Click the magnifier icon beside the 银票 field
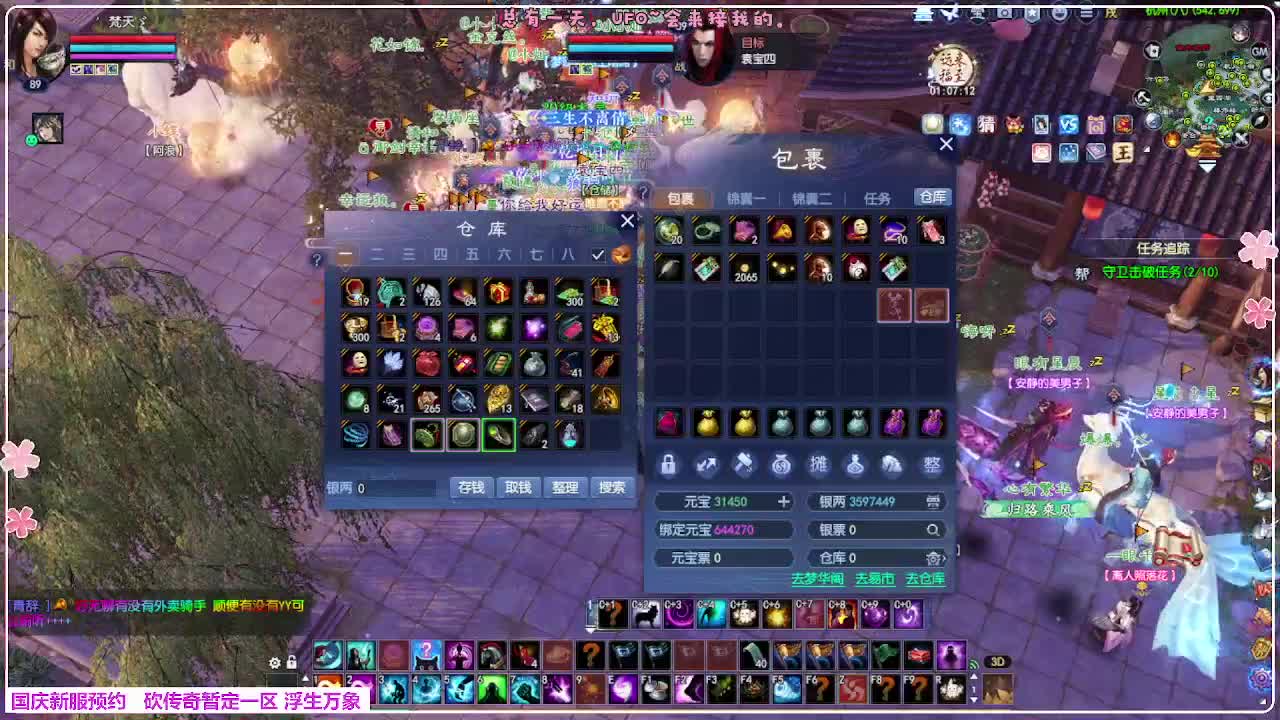The height and width of the screenshot is (720, 1280). click(934, 530)
